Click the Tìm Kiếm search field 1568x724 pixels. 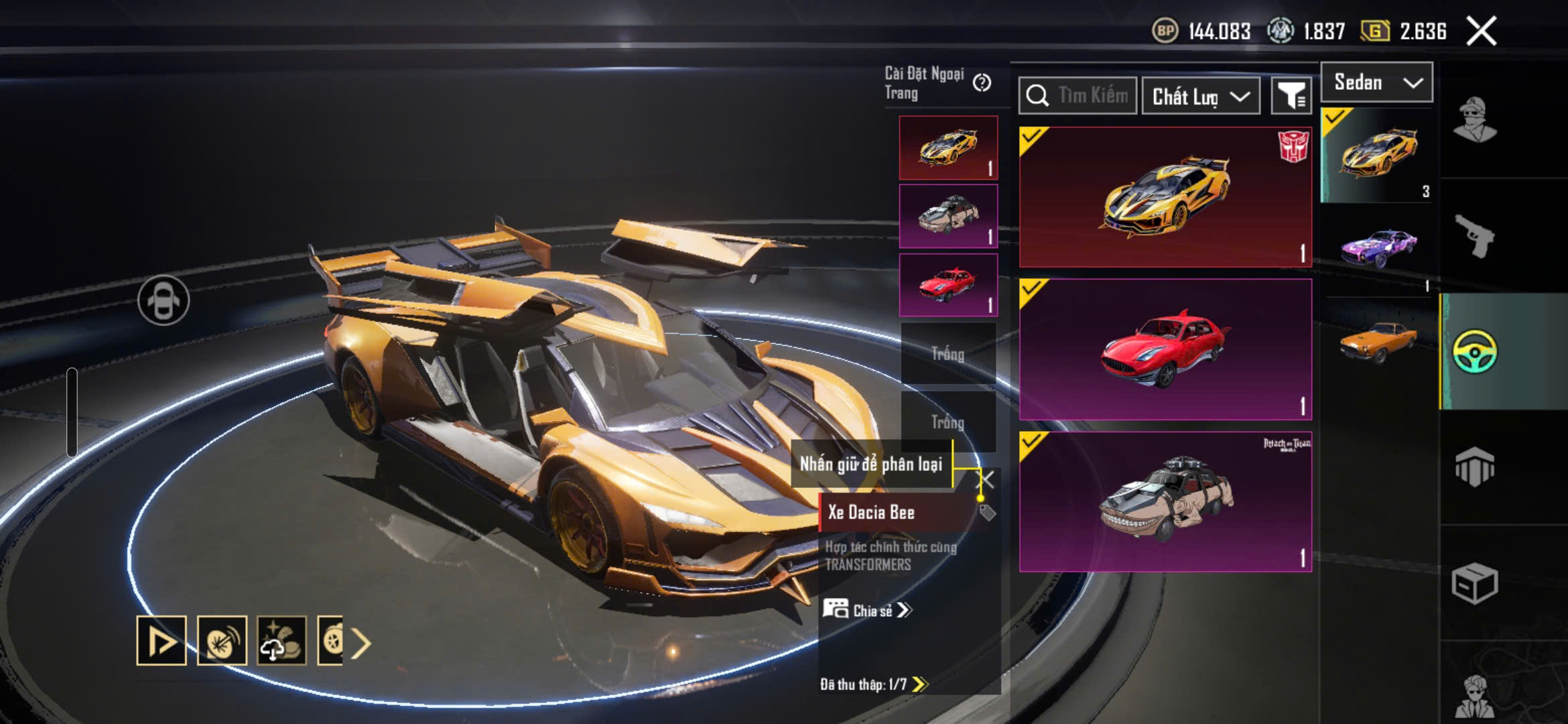tap(1077, 96)
